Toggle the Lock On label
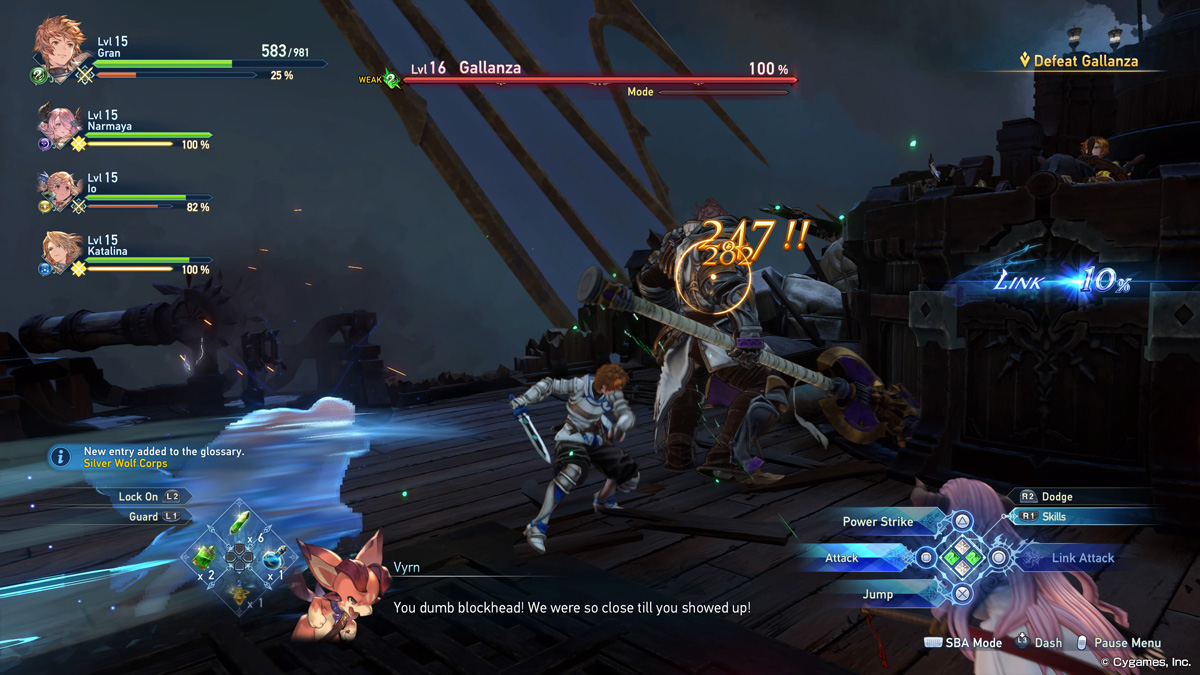The height and width of the screenshot is (675, 1200). (x=138, y=496)
